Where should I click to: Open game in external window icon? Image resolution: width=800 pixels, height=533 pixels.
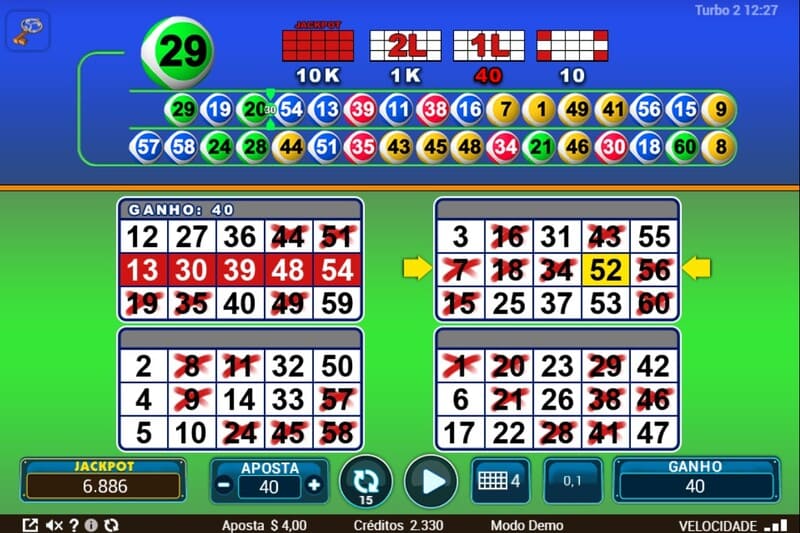(30, 525)
